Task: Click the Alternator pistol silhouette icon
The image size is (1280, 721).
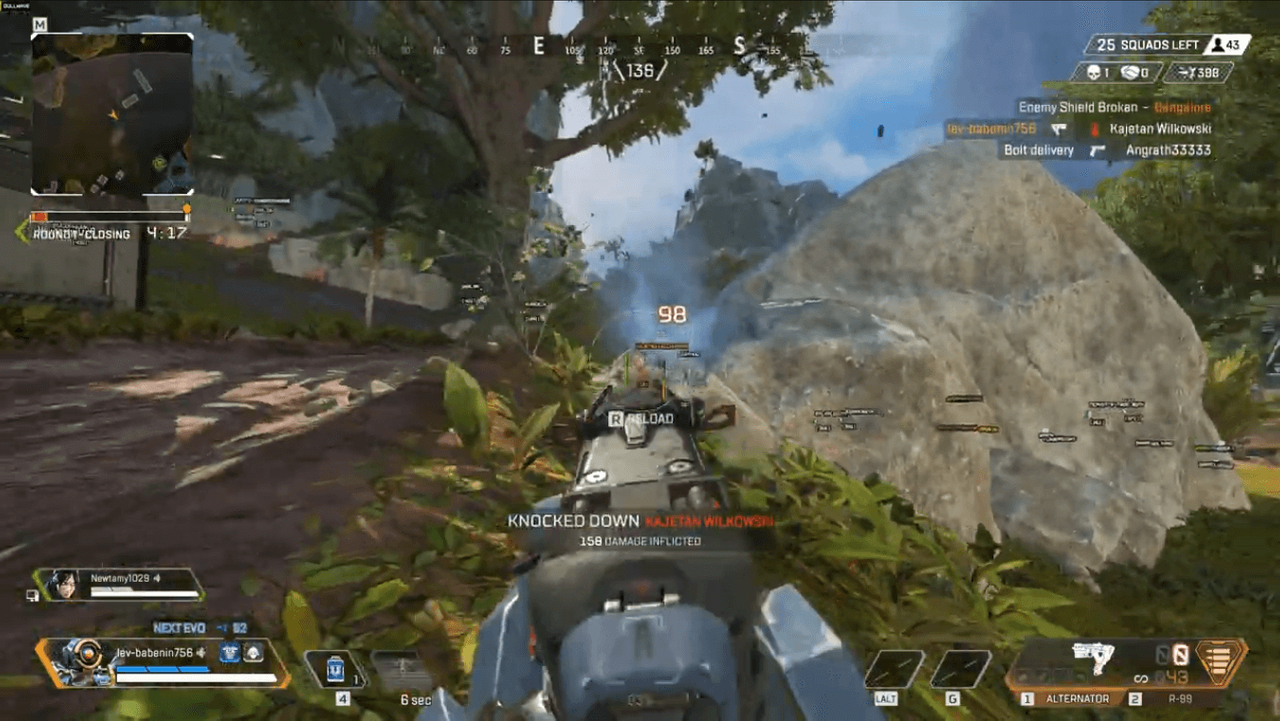Action: [1093, 654]
